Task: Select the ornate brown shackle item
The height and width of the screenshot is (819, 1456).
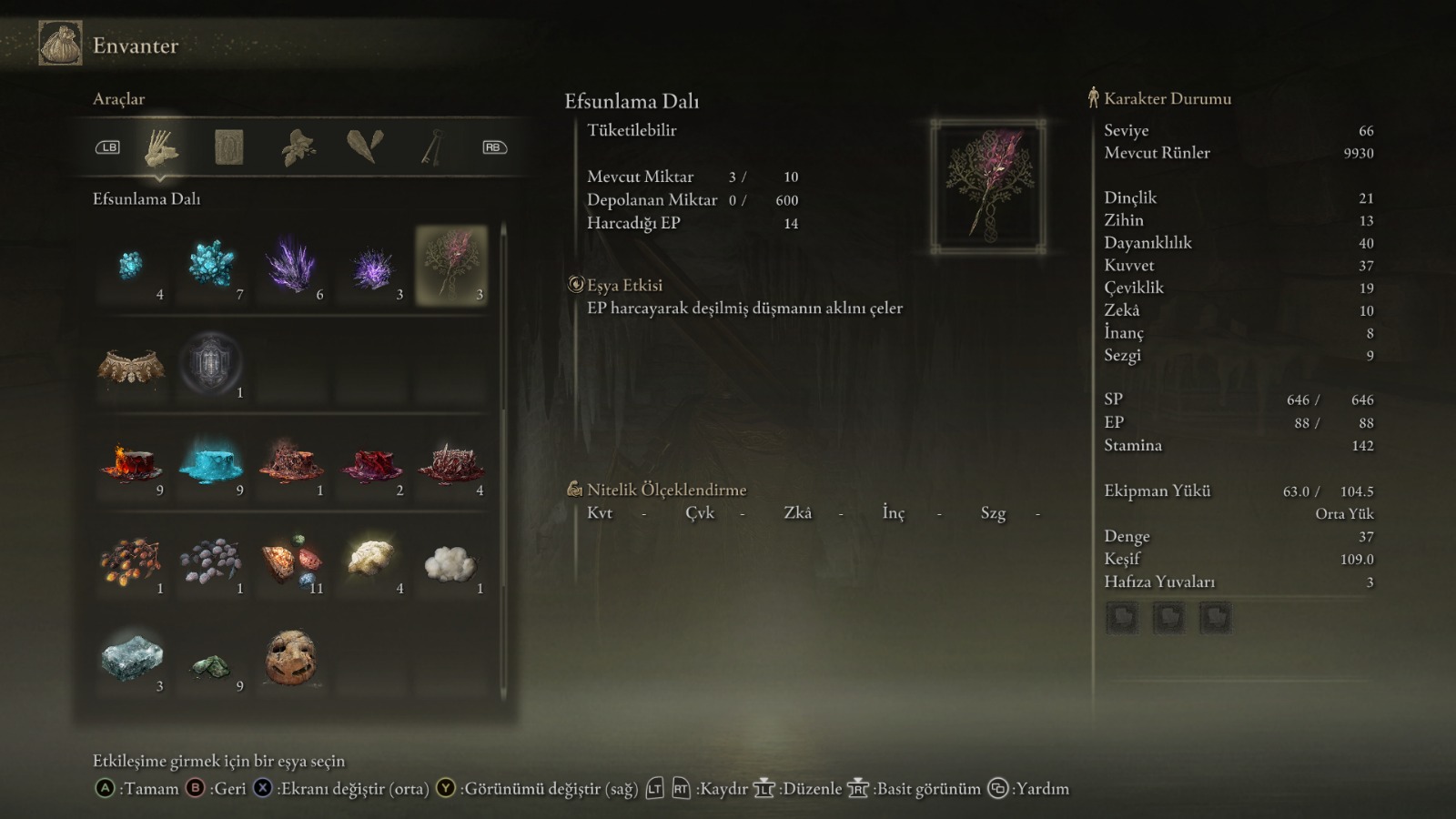Action: click(132, 366)
